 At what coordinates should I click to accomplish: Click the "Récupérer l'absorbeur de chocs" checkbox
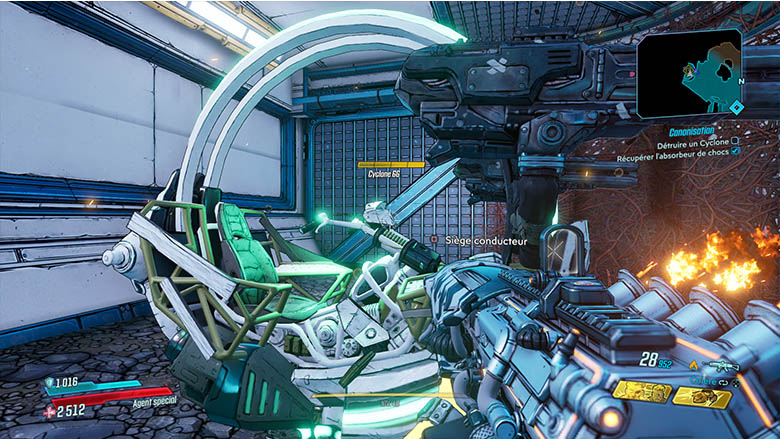pos(736,152)
